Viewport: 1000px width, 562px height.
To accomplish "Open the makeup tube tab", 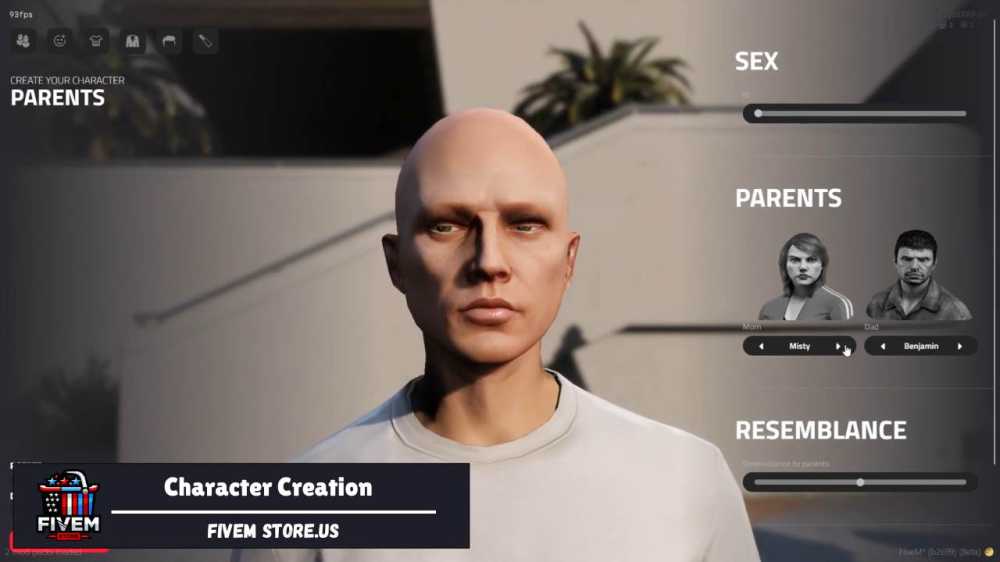I will [205, 41].
